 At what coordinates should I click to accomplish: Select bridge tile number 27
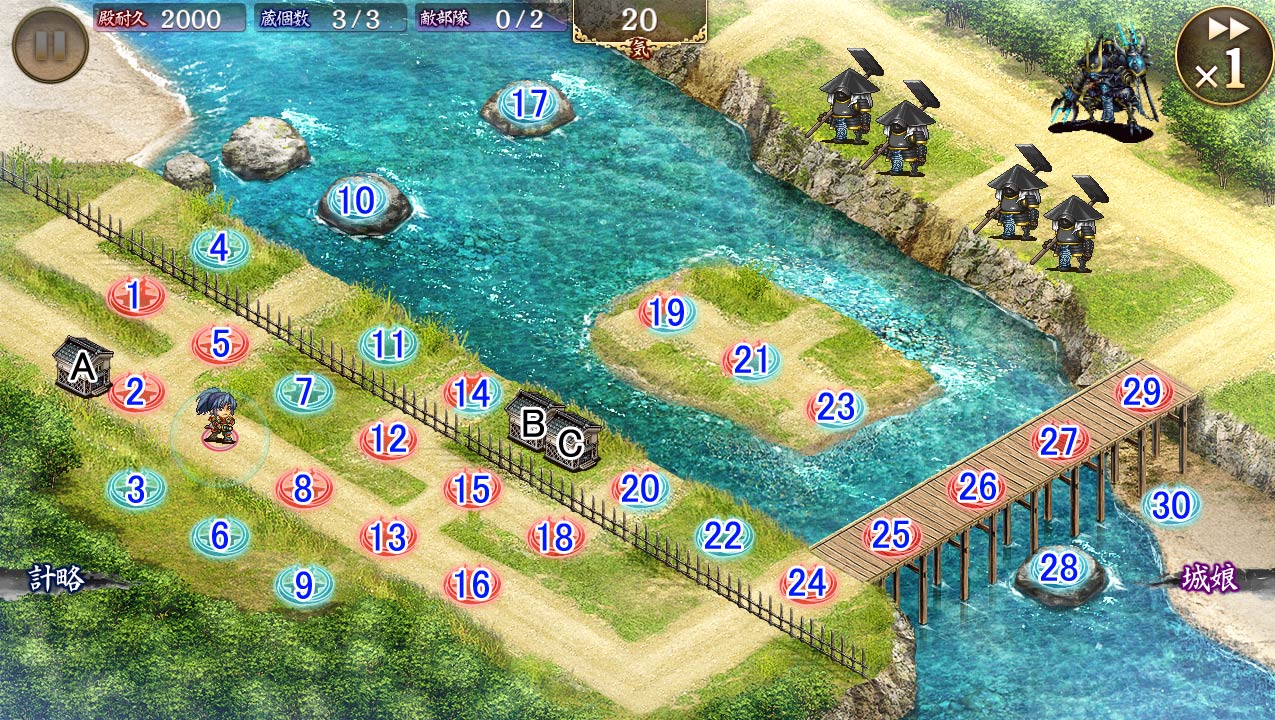[1057, 441]
